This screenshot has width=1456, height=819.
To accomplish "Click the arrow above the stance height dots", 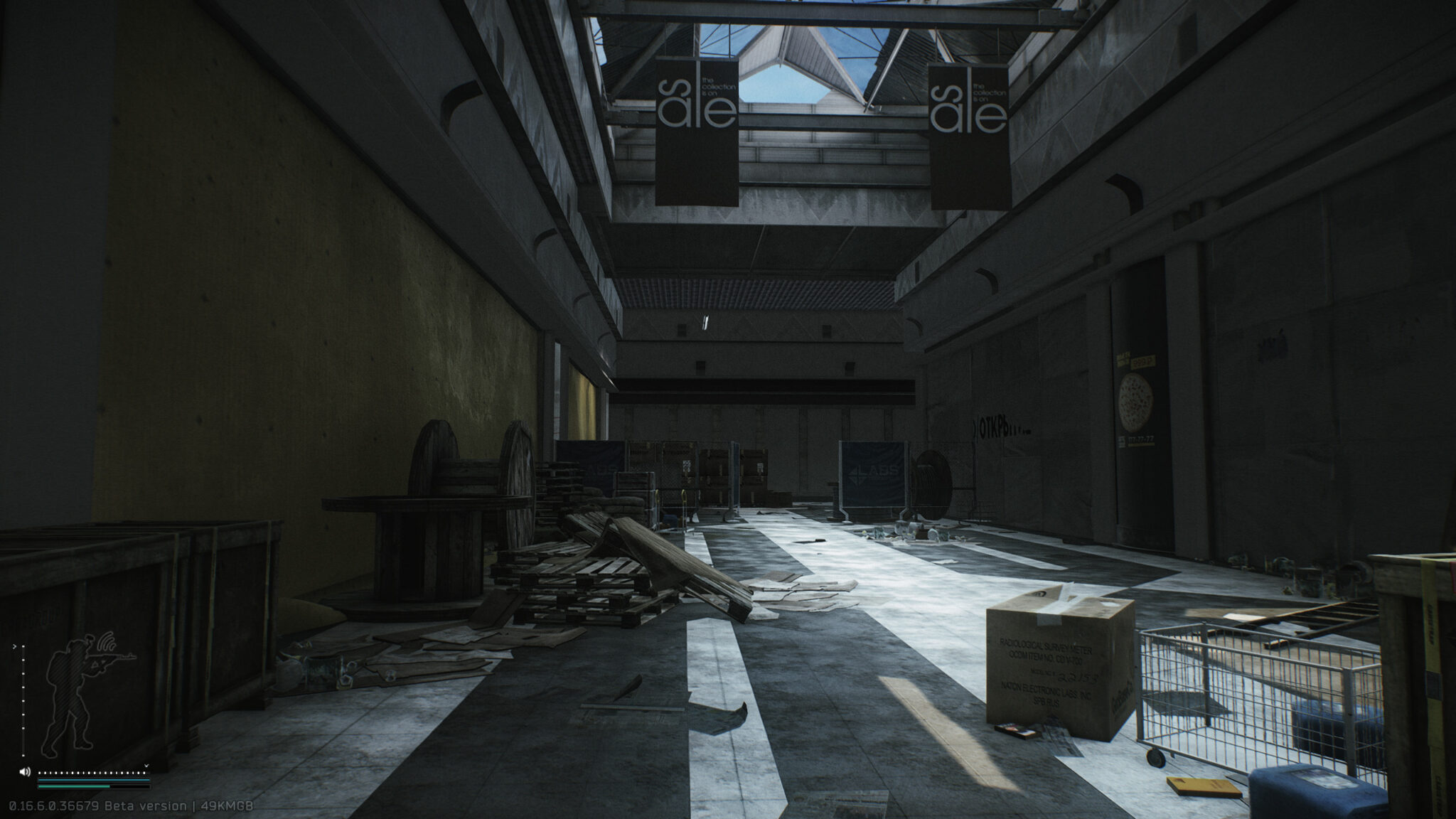I will (x=15, y=646).
